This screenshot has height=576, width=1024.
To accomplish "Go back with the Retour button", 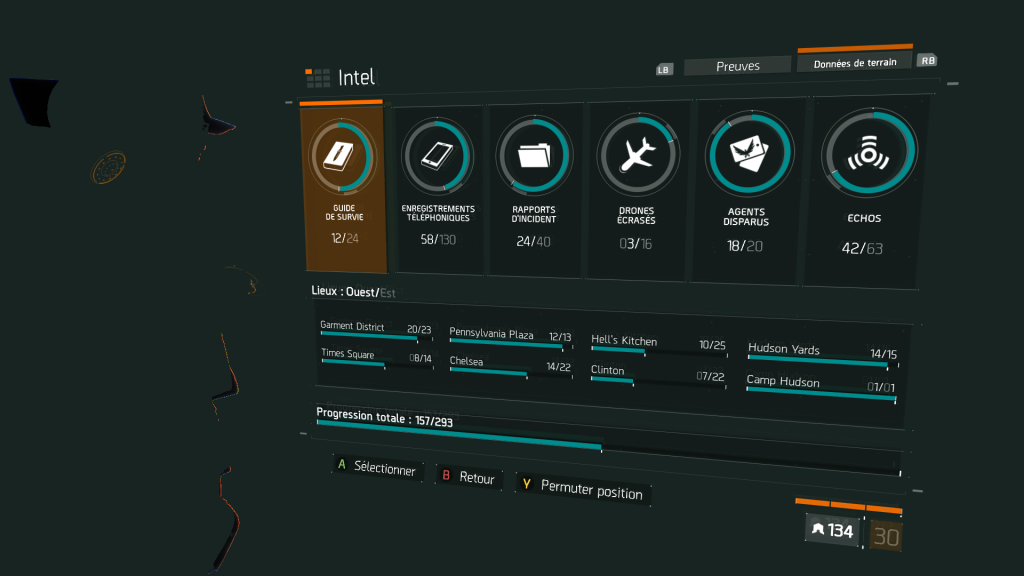I will point(468,478).
